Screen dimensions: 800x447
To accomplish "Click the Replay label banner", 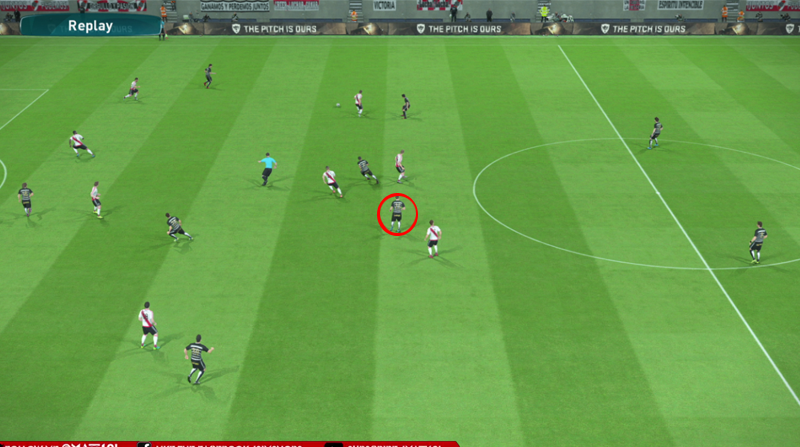I will [x=89, y=26].
